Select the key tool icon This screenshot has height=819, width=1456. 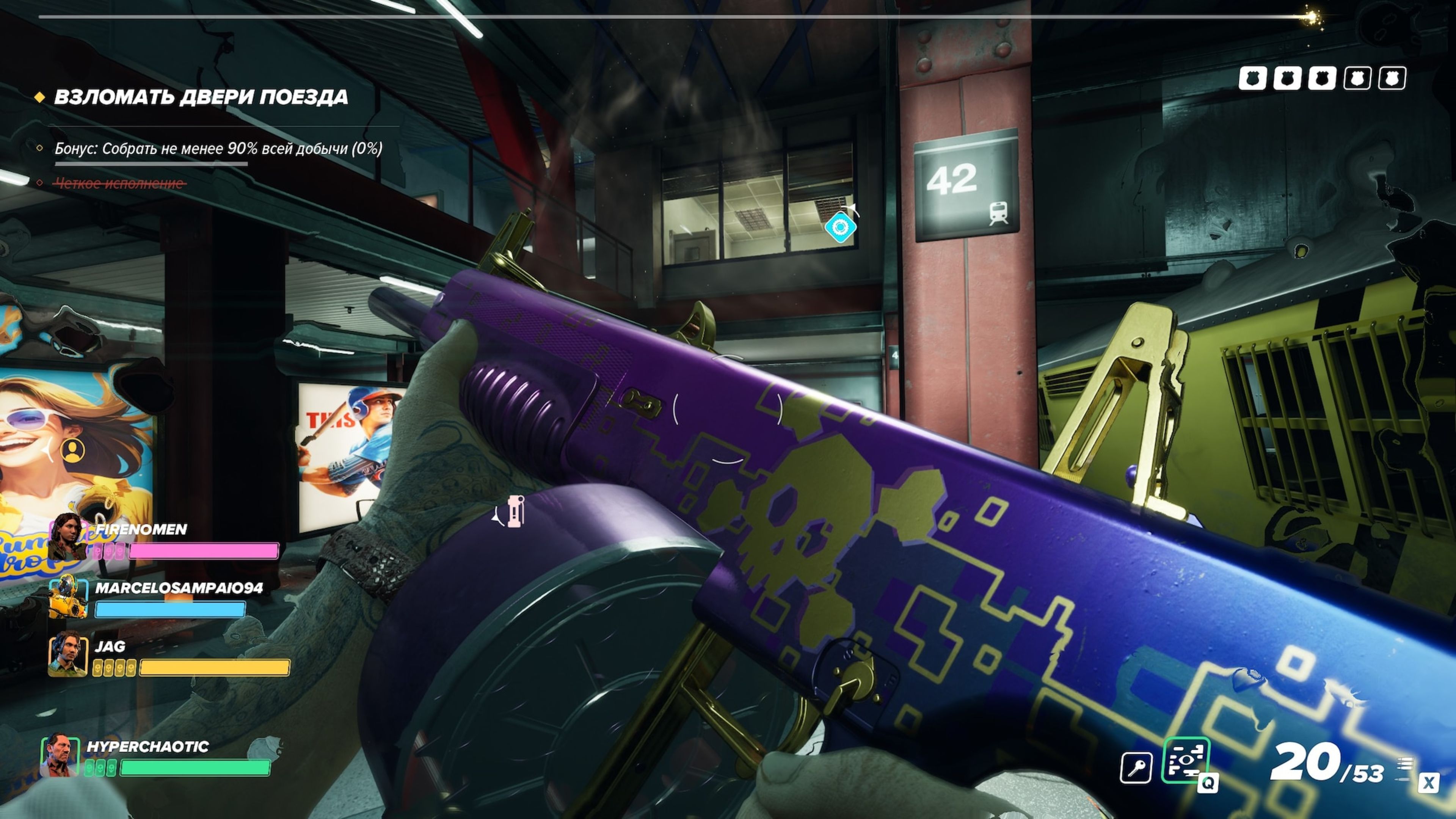tap(1136, 767)
